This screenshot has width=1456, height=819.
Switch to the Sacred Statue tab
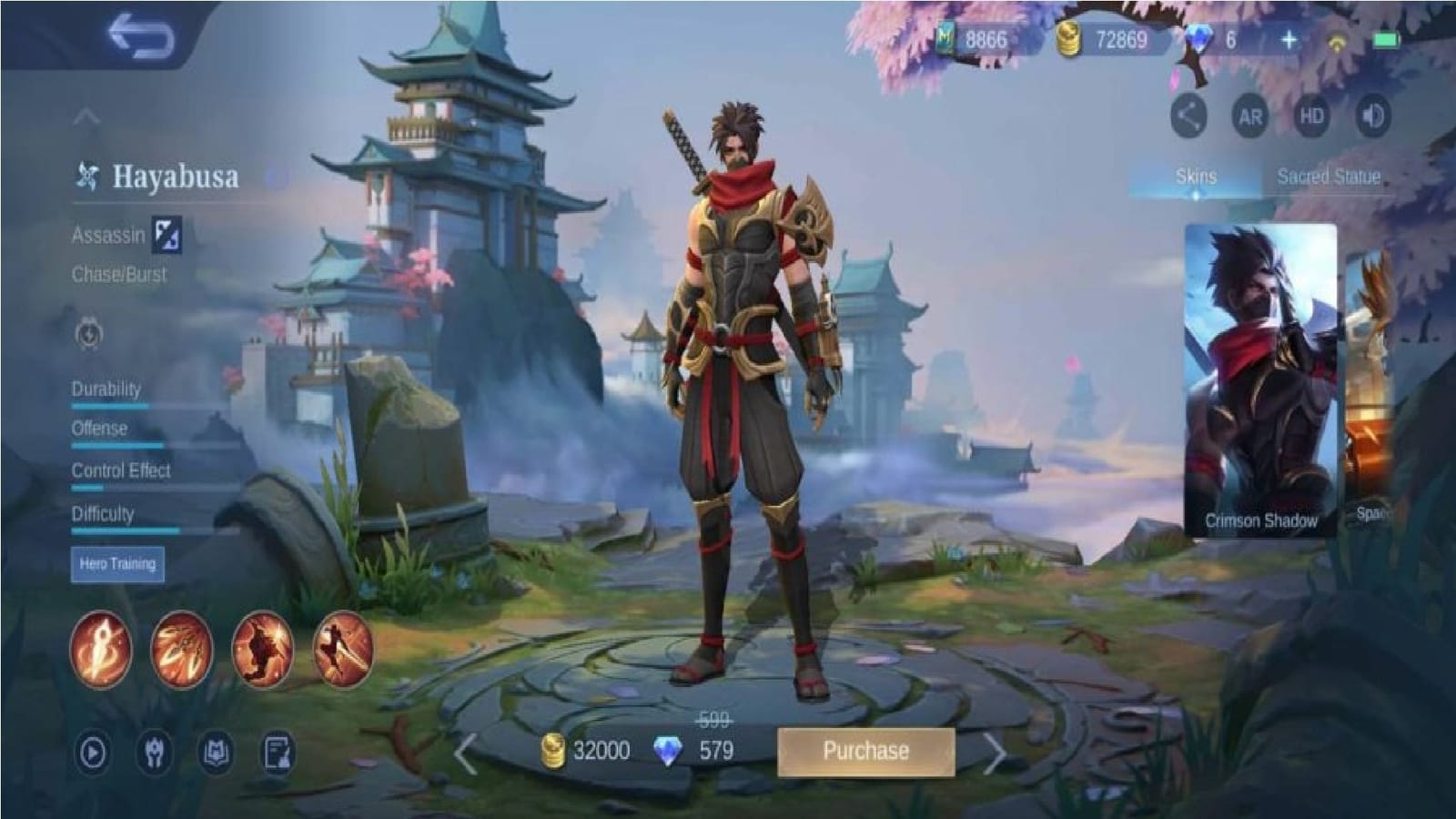pos(1330,175)
